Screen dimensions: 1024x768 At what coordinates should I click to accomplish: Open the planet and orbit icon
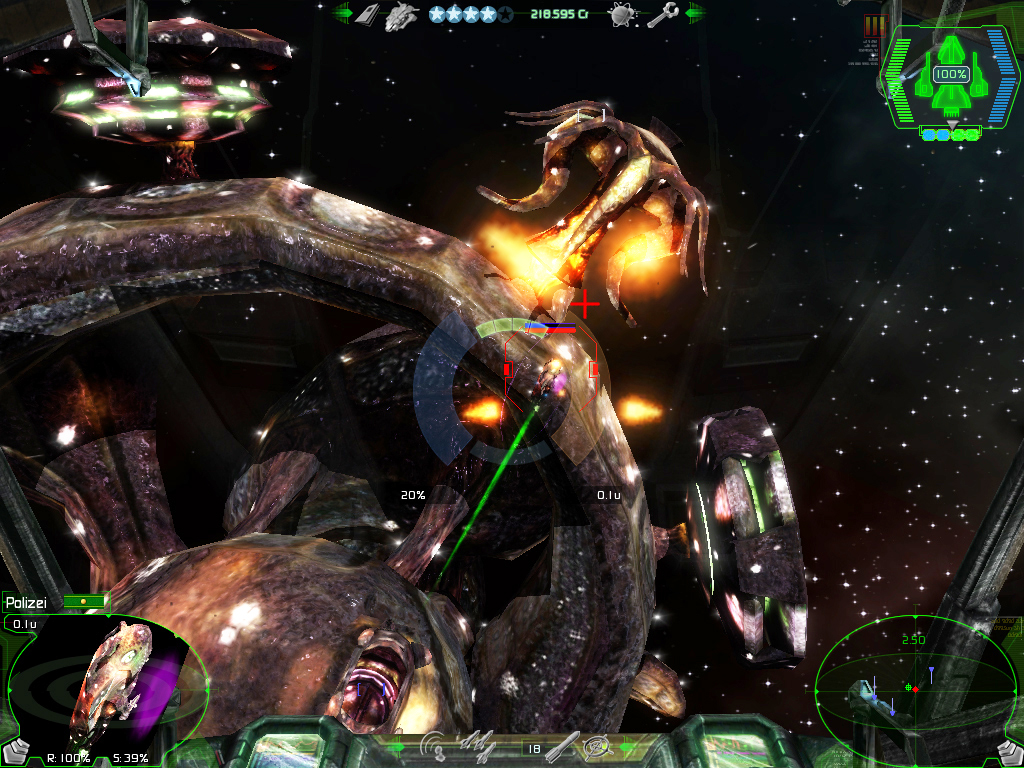pos(622,14)
